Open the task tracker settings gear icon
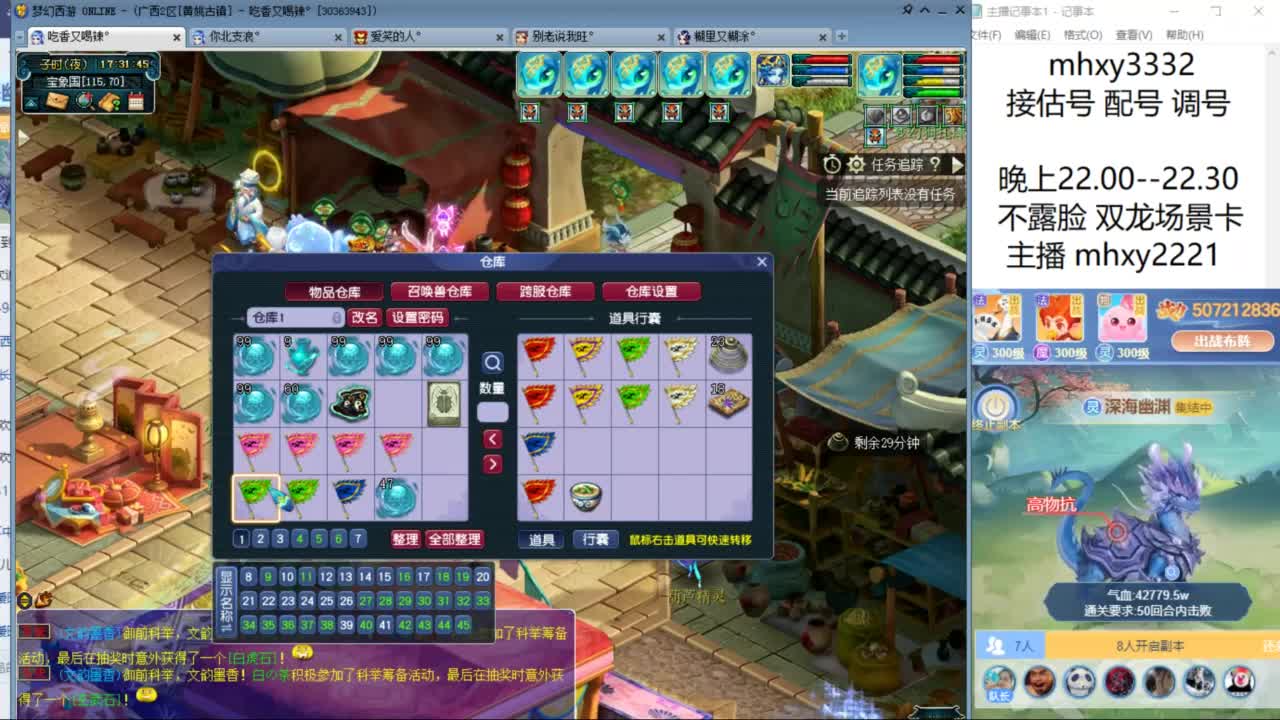1280x720 pixels. pos(855,165)
